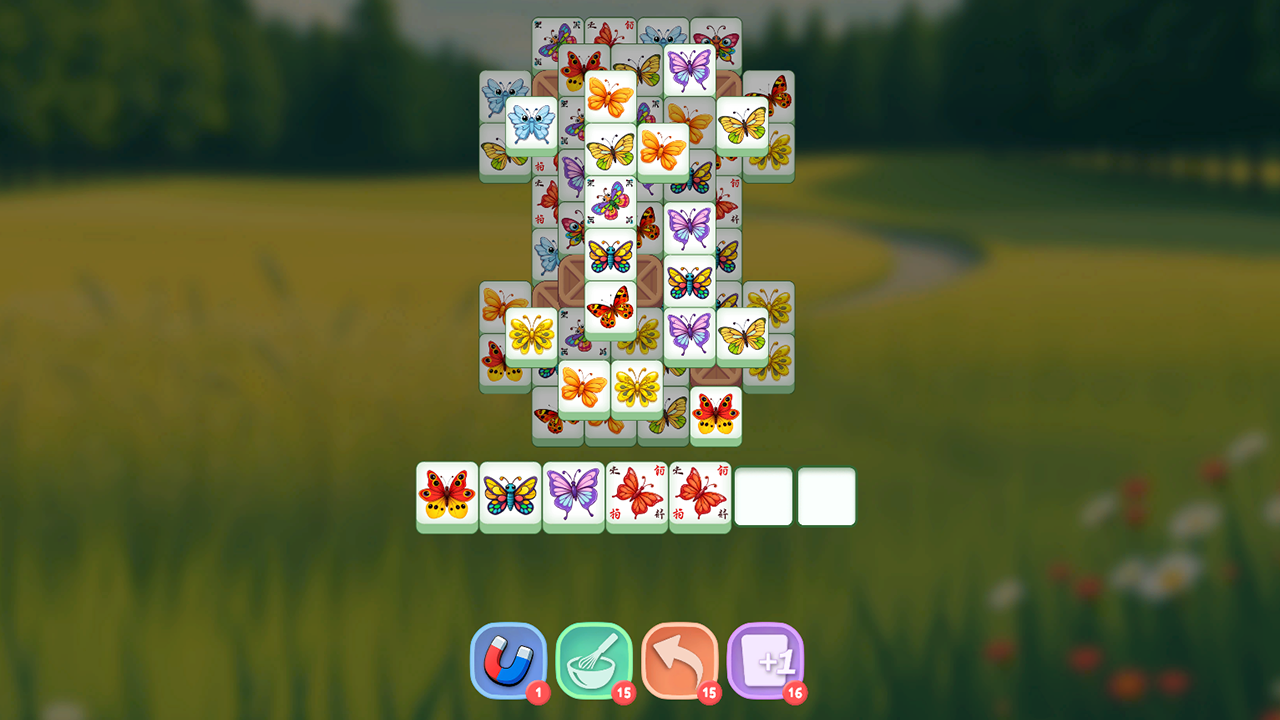1280x720 pixels.
Task: Click the yellow butterfly tile on the left side
Action: point(533,333)
